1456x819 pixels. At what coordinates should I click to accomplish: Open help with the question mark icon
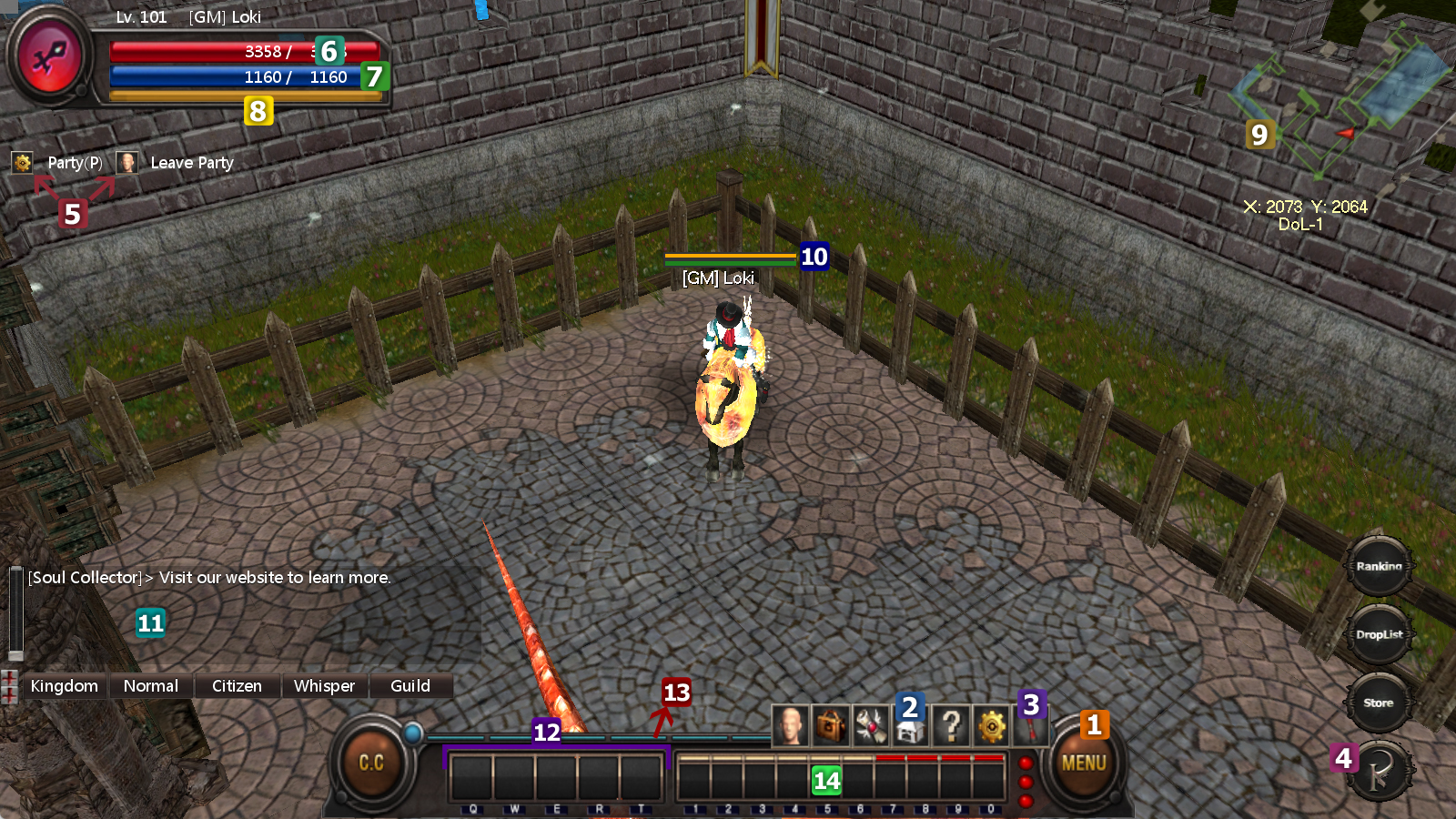point(951,726)
